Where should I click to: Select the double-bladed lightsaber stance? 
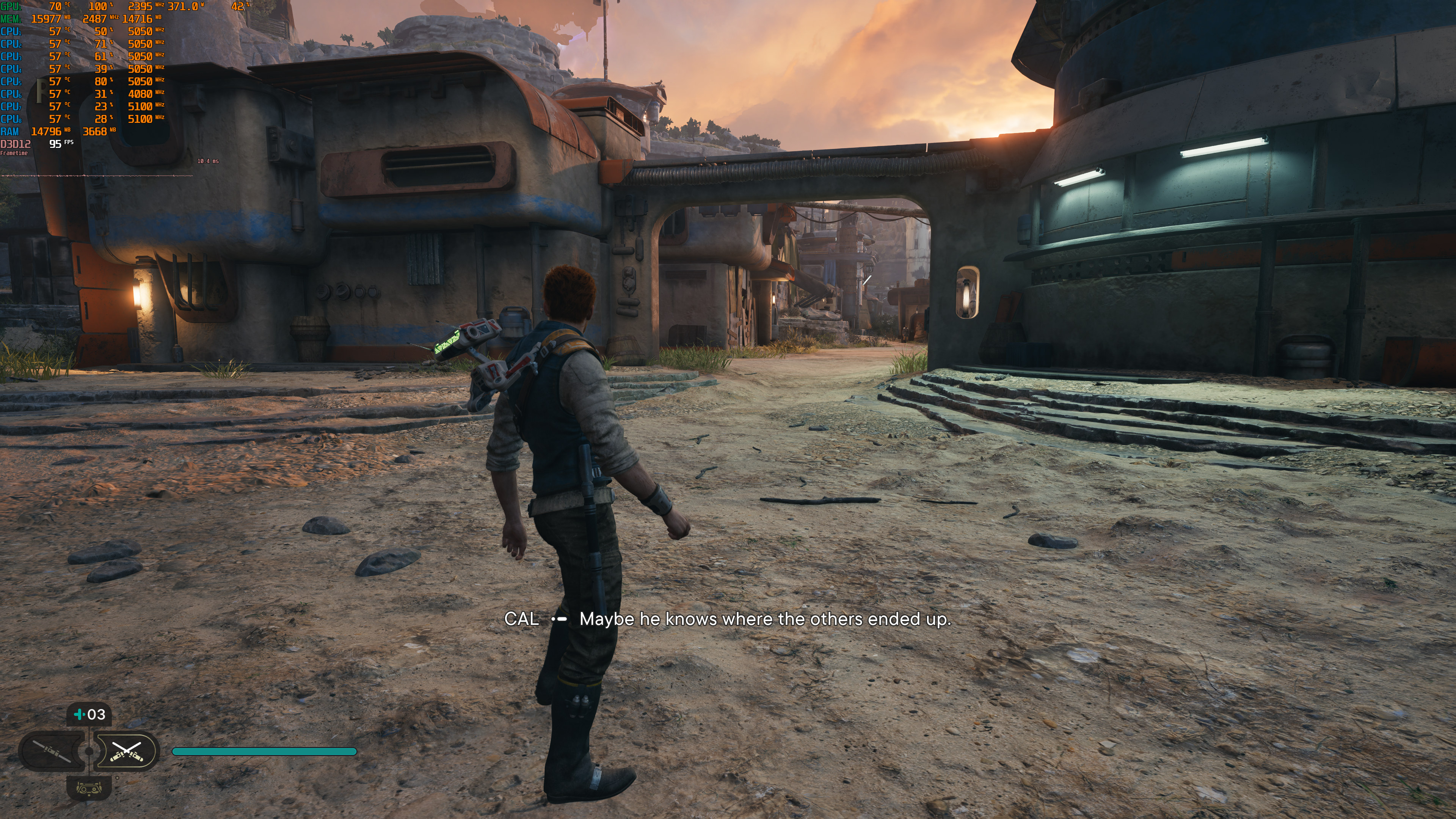(x=52, y=751)
